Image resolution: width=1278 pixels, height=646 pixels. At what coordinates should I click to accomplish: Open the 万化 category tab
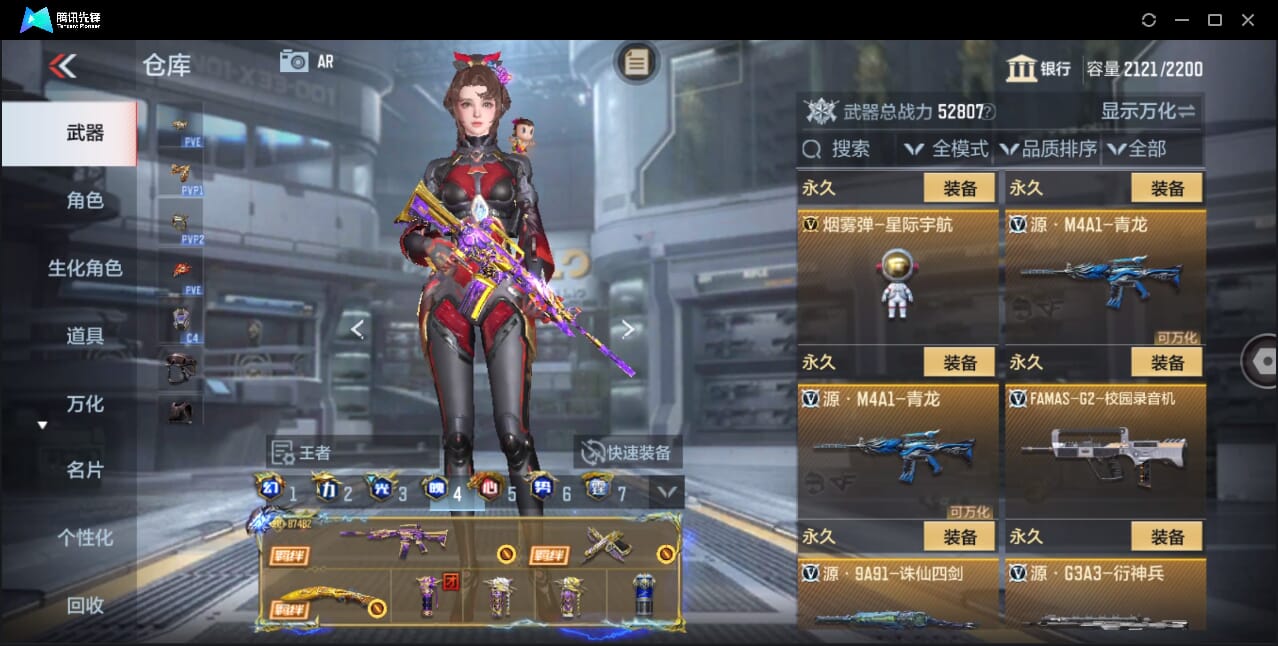[x=84, y=404]
